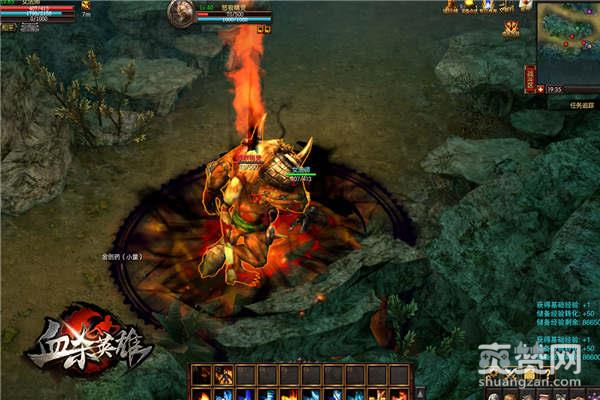Viewport: 600px width, 400px height.
Task: Click the red cross icon under minimap
Action: (541, 88)
